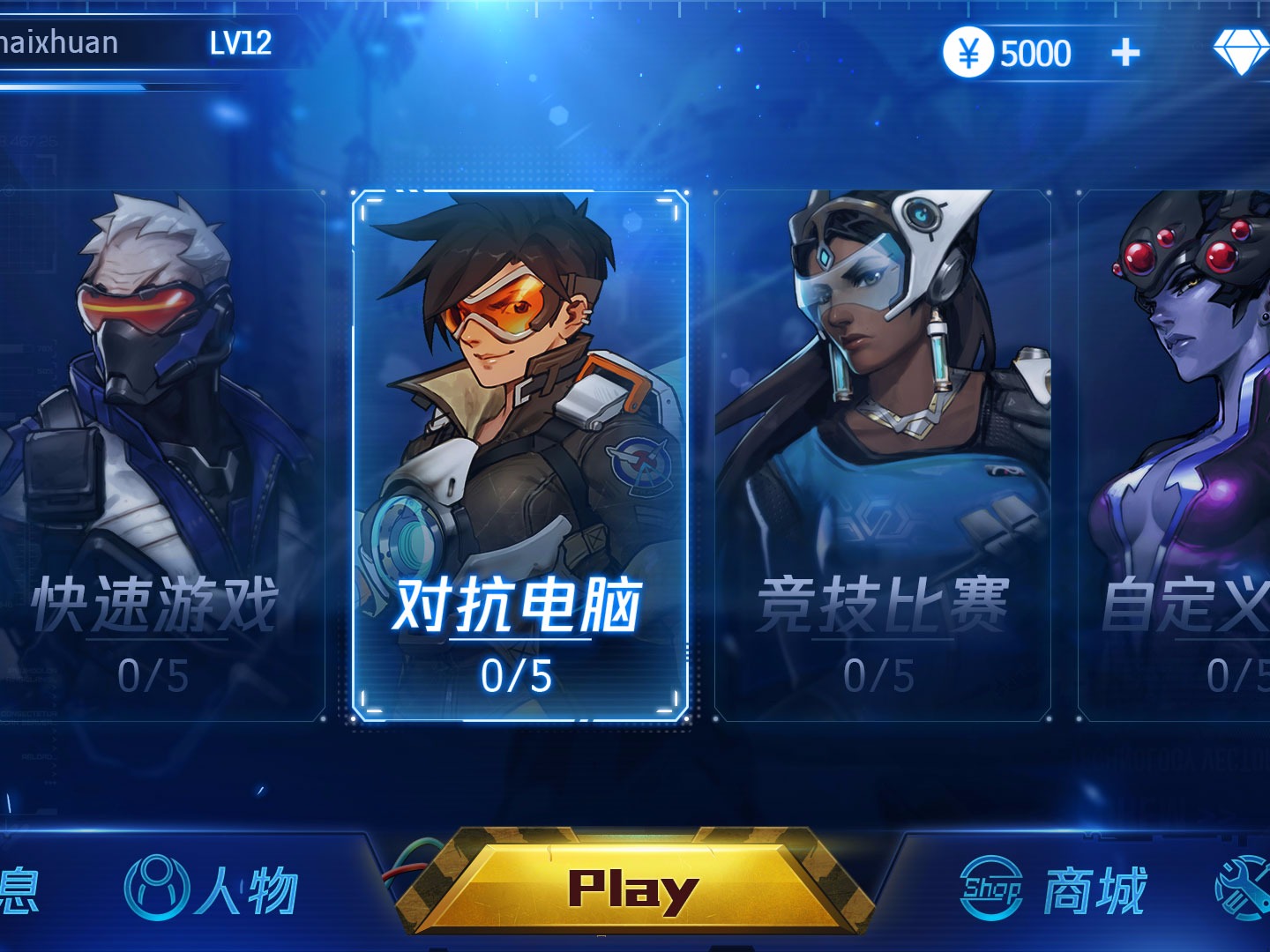The image size is (1270, 952).
Task: Open the player profile haixhuan
Action: pos(57,40)
